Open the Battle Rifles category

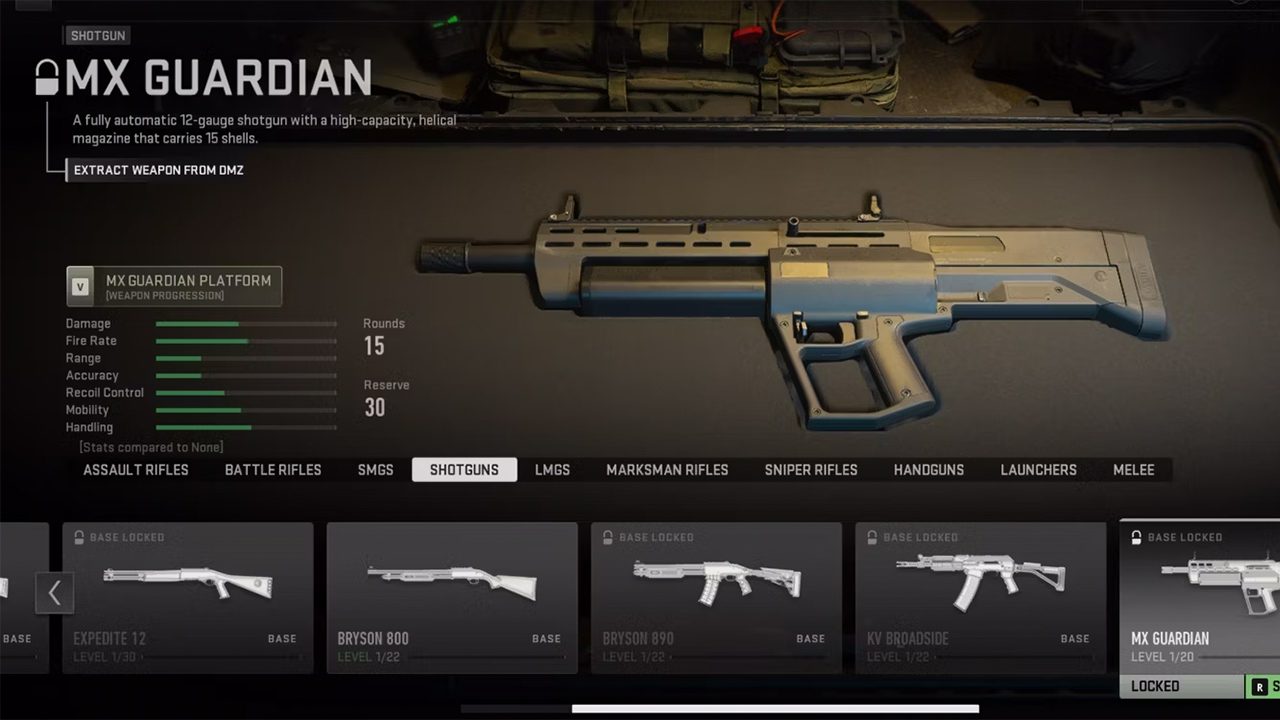(x=273, y=470)
